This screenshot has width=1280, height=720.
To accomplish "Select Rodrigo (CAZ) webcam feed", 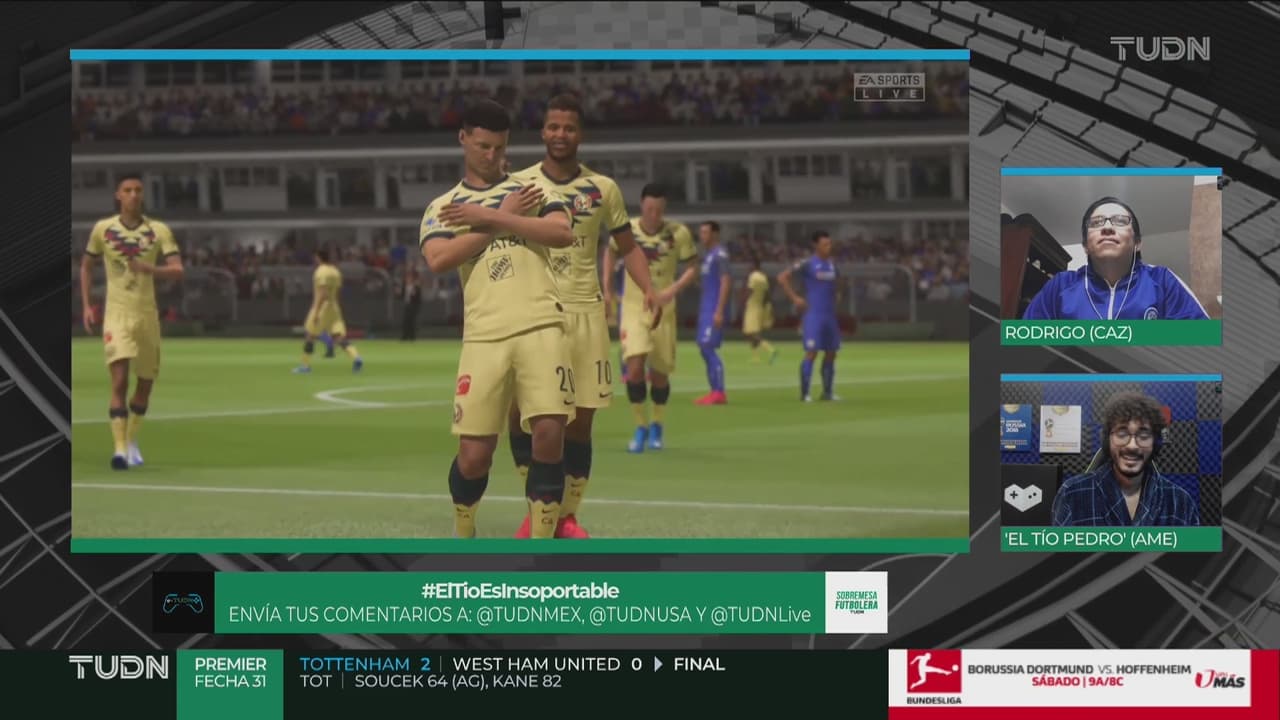I will pos(1110,248).
